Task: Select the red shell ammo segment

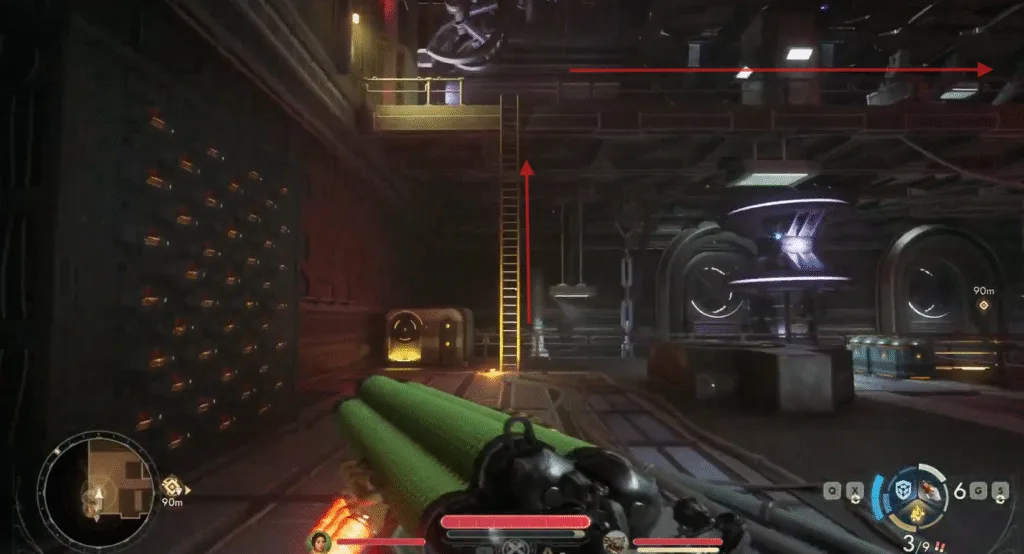Action: pos(930,488)
